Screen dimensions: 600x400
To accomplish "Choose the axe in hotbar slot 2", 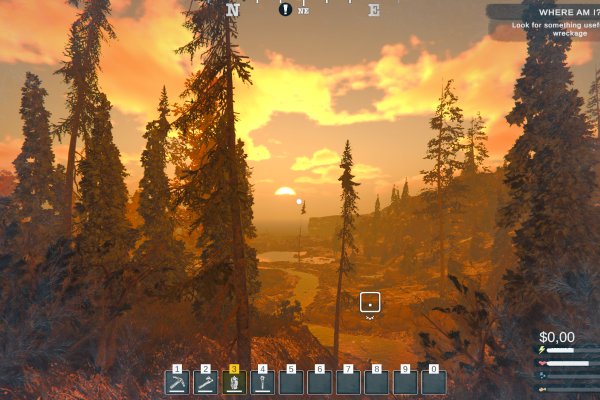I will [206, 382].
